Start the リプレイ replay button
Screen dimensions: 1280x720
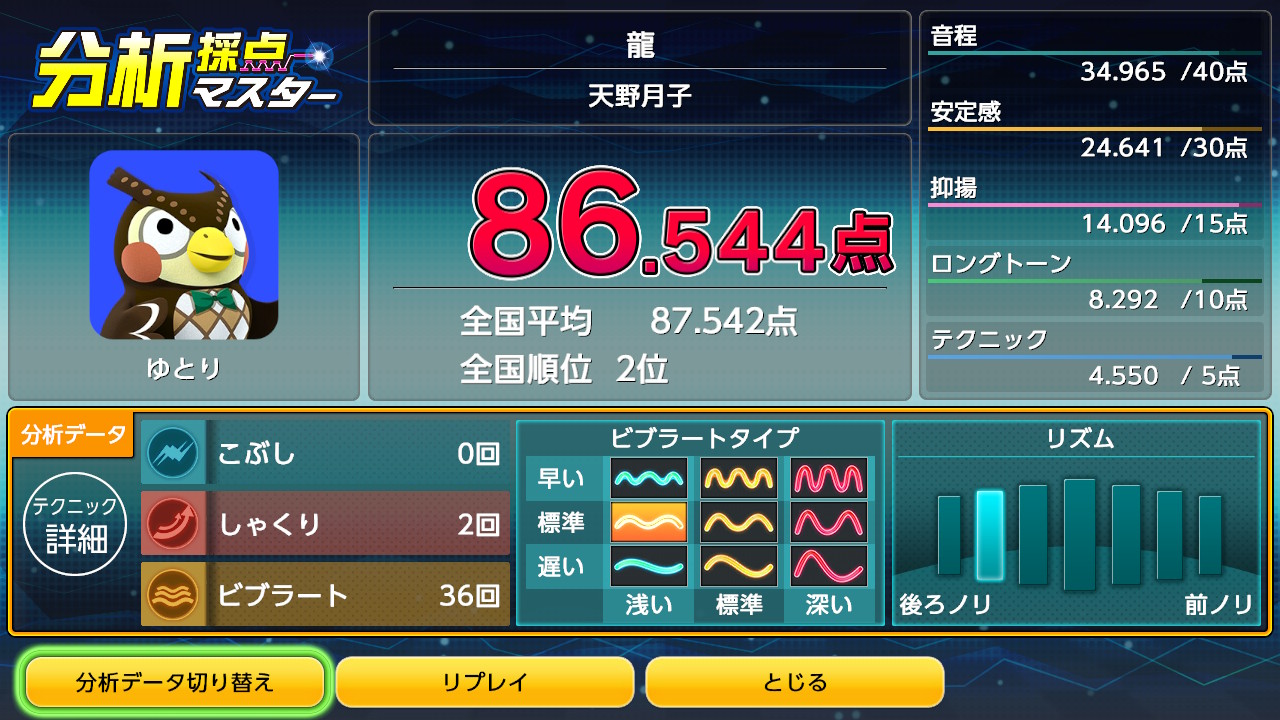pyautogui.click(x=485, y=683)
